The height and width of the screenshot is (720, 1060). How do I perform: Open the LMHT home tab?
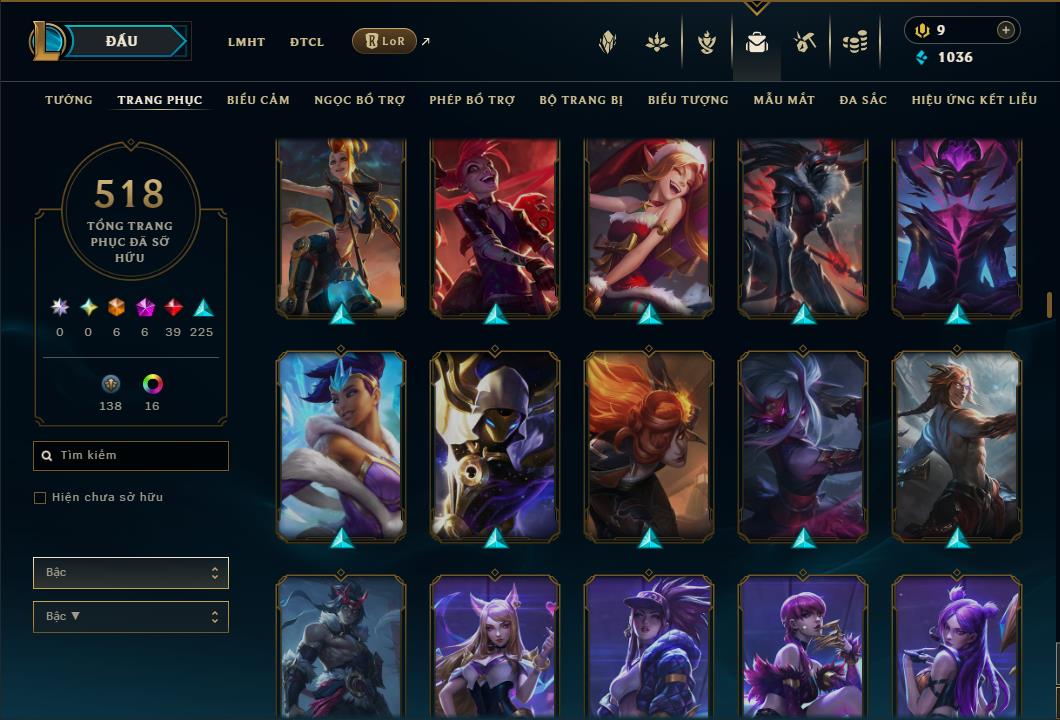[x=246, y=42]
